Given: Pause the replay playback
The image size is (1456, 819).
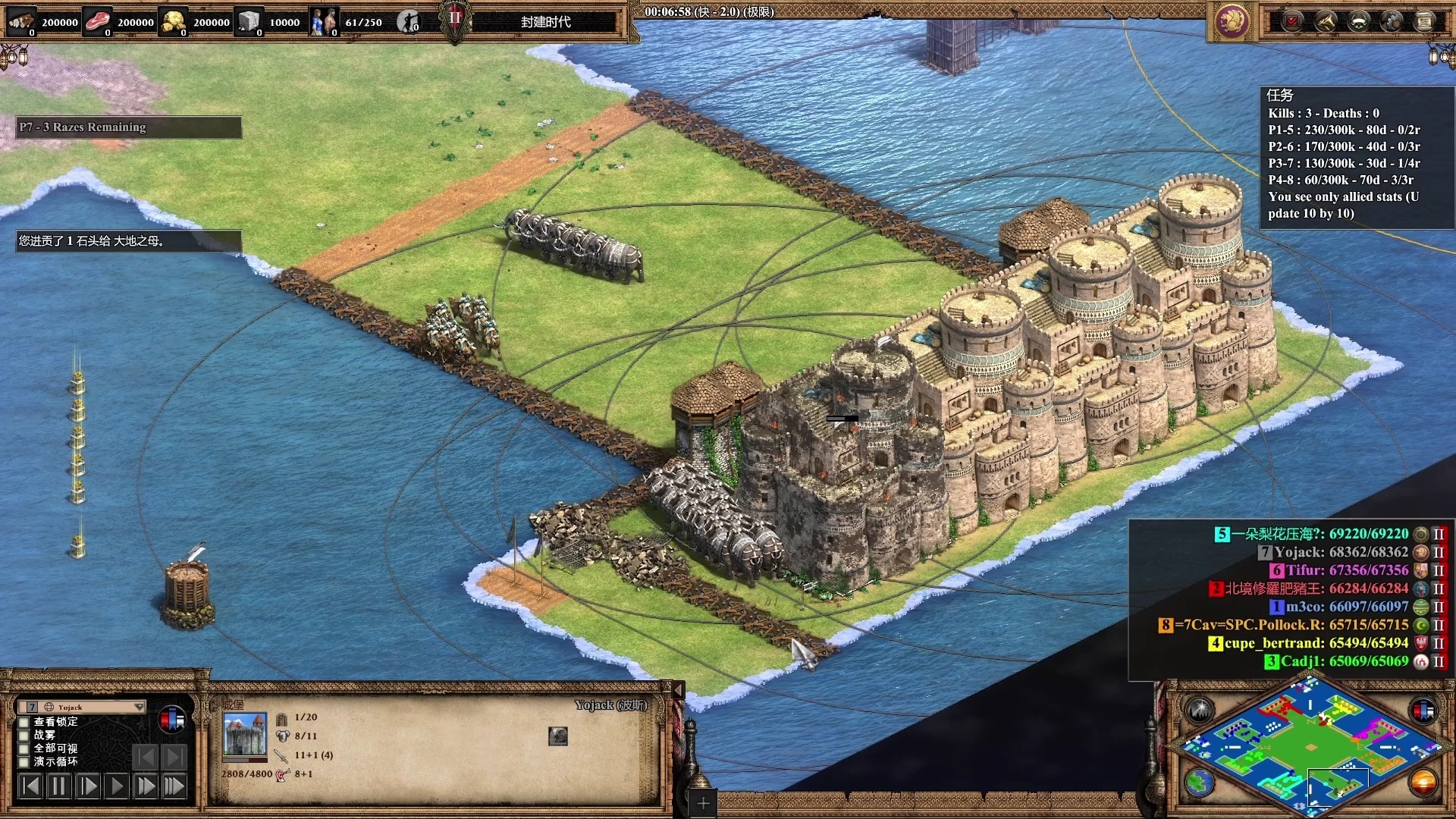Looking at the screenshot, I should click(58, 786).
